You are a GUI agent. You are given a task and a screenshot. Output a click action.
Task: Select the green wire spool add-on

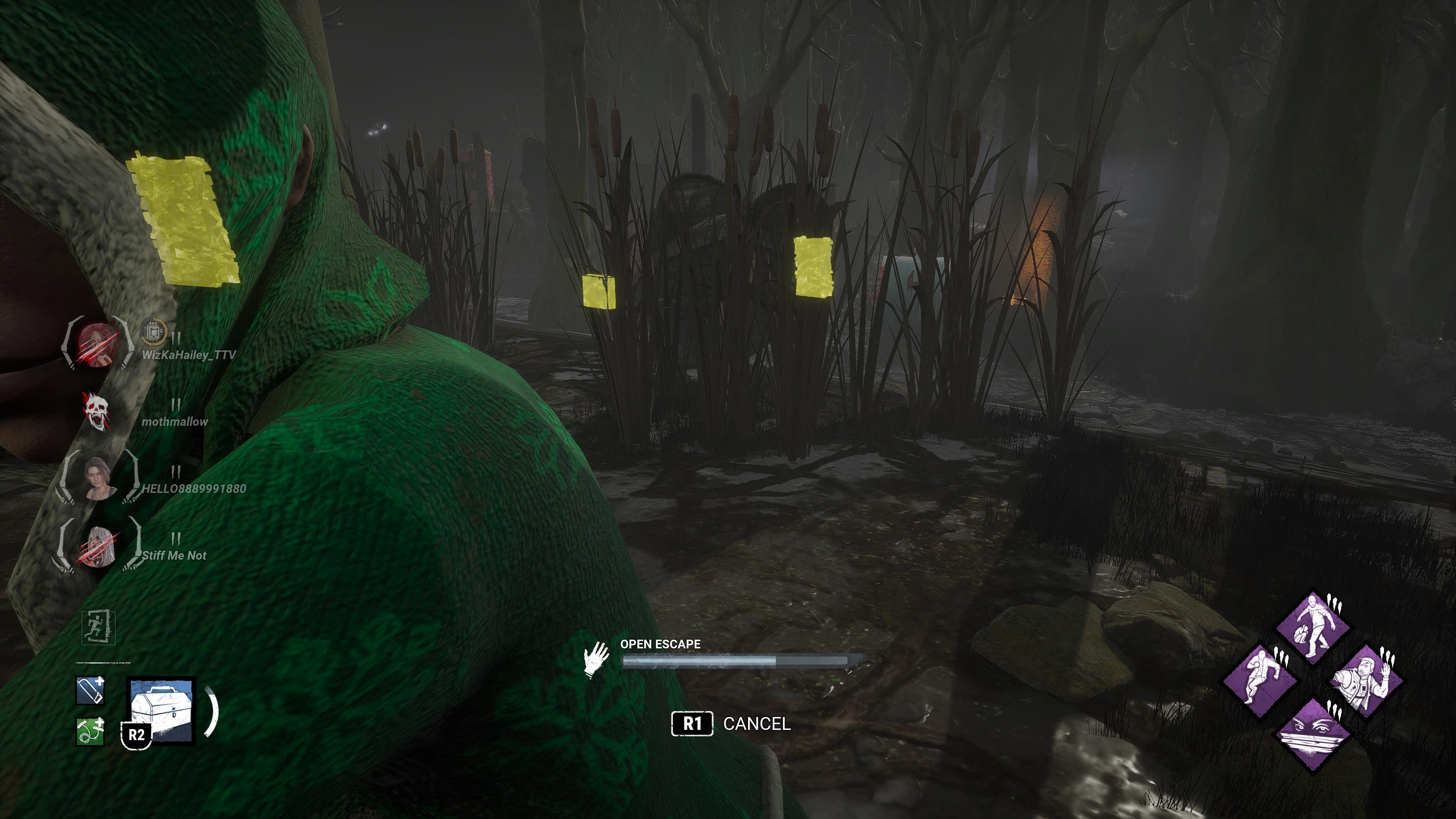pos(90,731)
